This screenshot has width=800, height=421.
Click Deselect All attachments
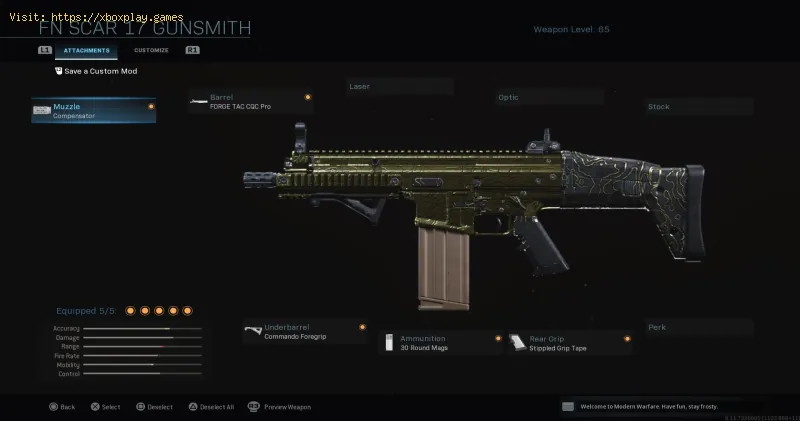coord(210,407)
